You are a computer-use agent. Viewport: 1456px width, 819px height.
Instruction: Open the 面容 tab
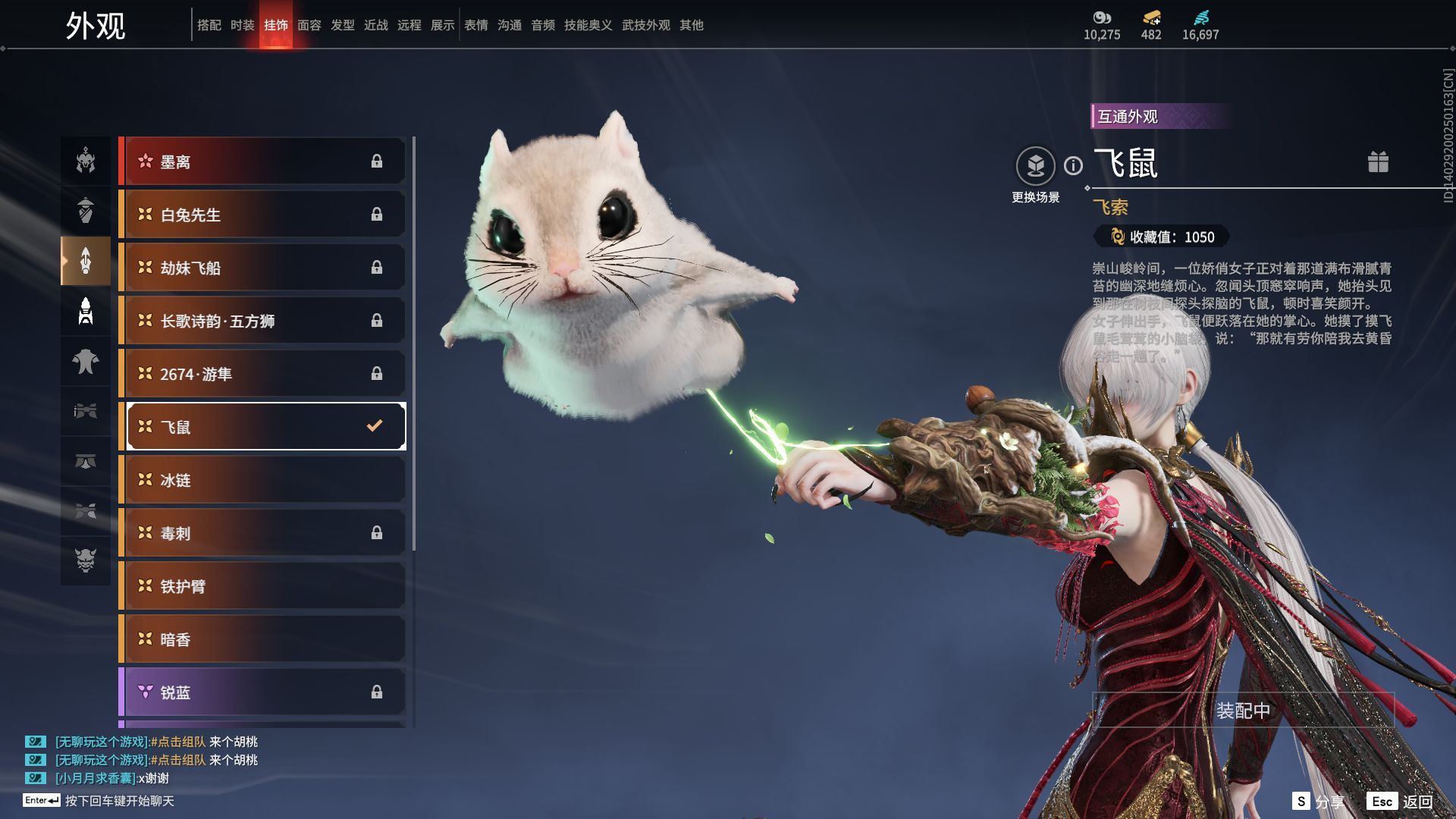[309, 25]
